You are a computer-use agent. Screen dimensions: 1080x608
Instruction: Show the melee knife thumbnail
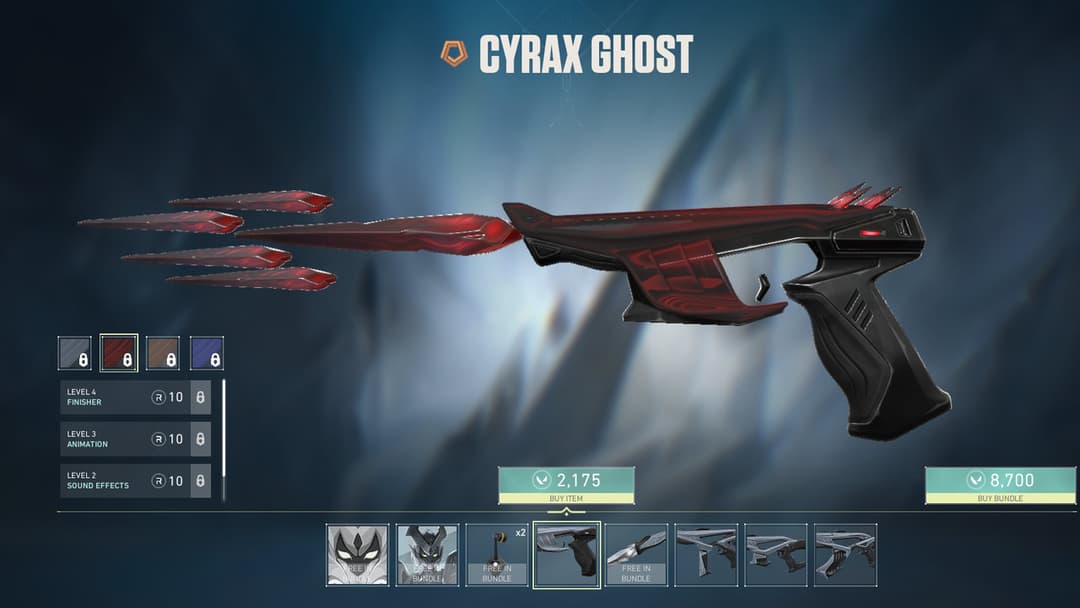pos(636,554)
